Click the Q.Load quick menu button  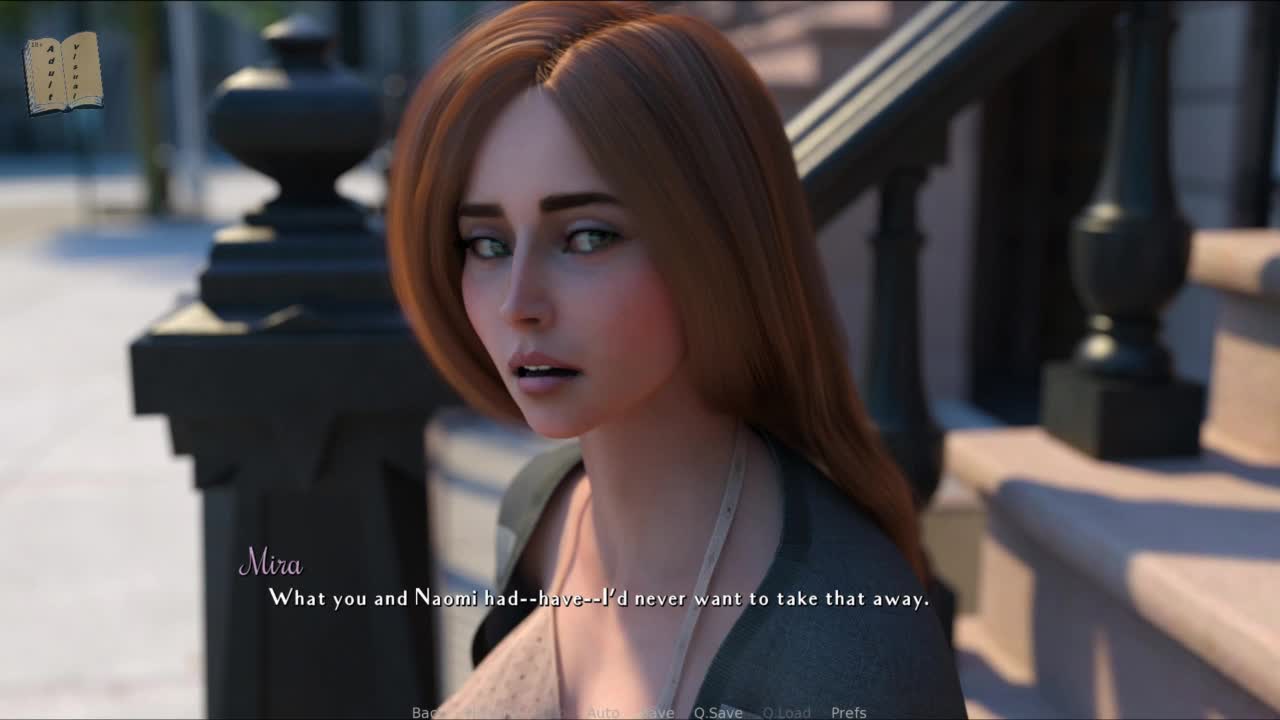point(786,712)
